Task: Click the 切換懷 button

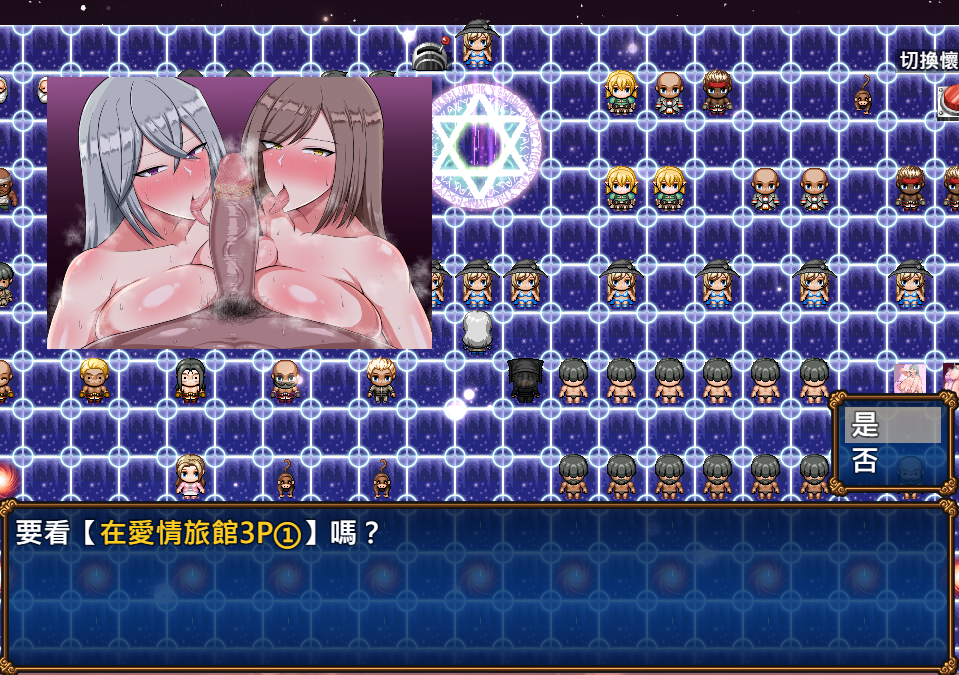Action: [x=928, y=60]
